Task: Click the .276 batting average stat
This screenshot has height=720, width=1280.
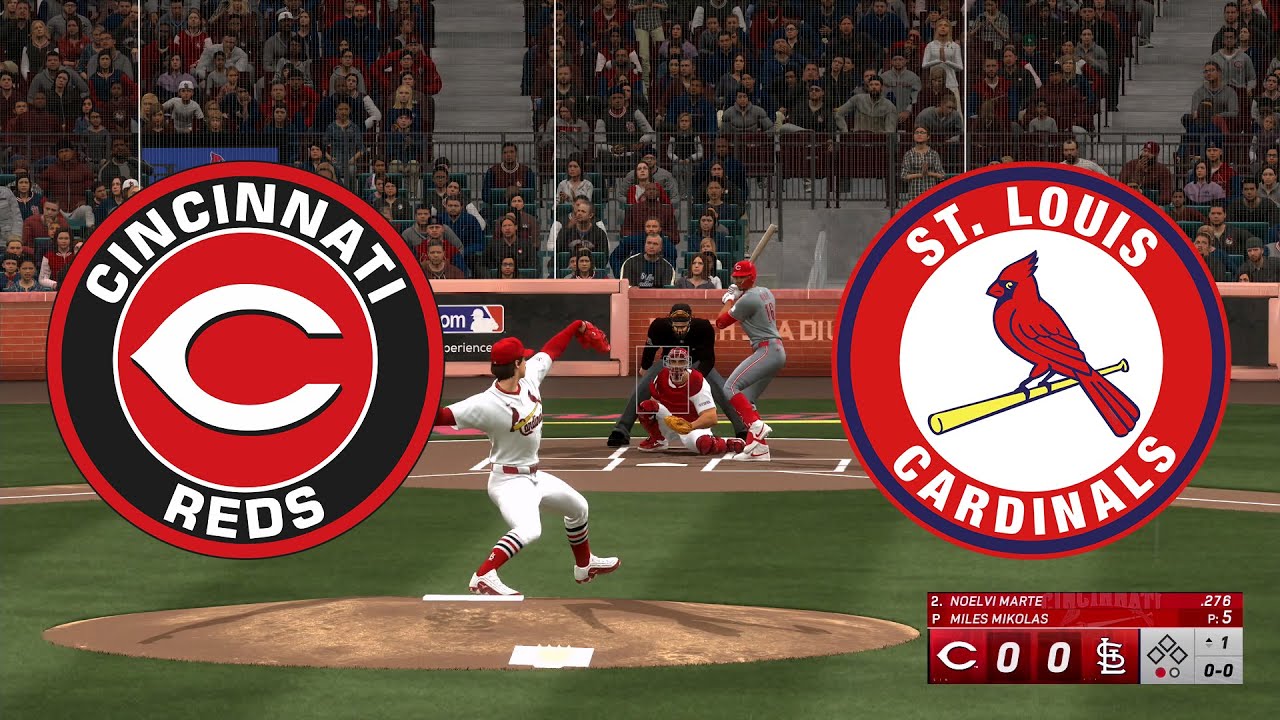Action: [x=1215, y=601]
